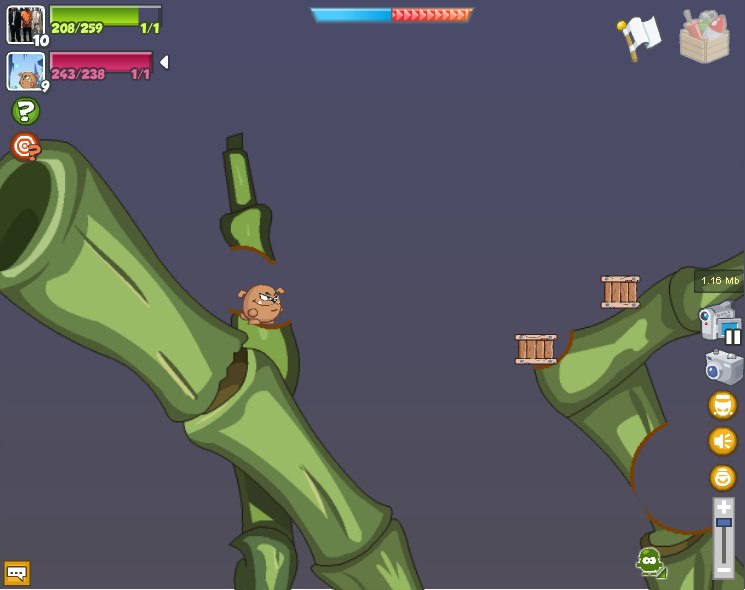This screenshot has height=590, width=745.
Task: Open the chat speech bubble button
Action: click(x=17, y=573)
